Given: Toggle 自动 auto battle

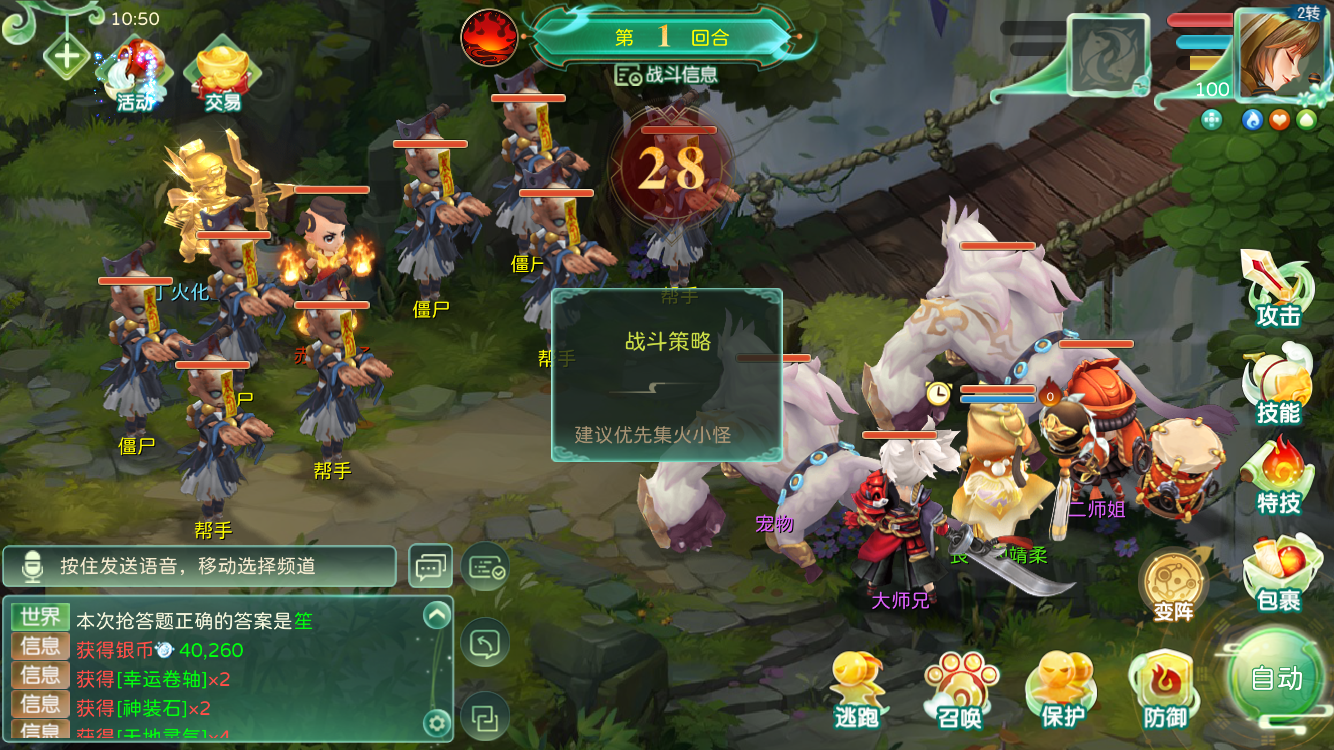Looking at the screenshot, I should pyautogui.click(x=1277, y=678).
